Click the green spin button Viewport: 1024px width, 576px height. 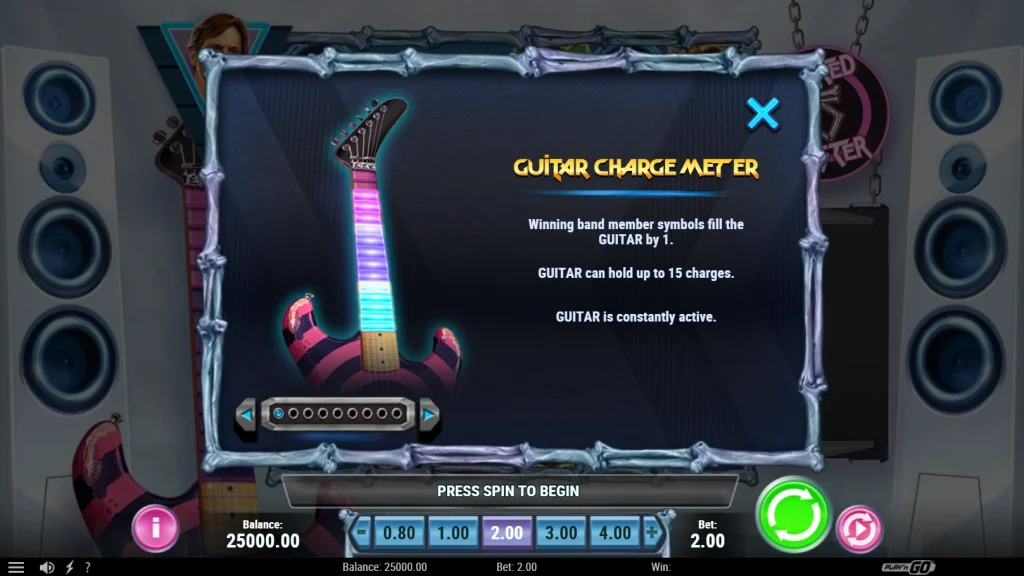pyautogui.click(x=793, y=516)
